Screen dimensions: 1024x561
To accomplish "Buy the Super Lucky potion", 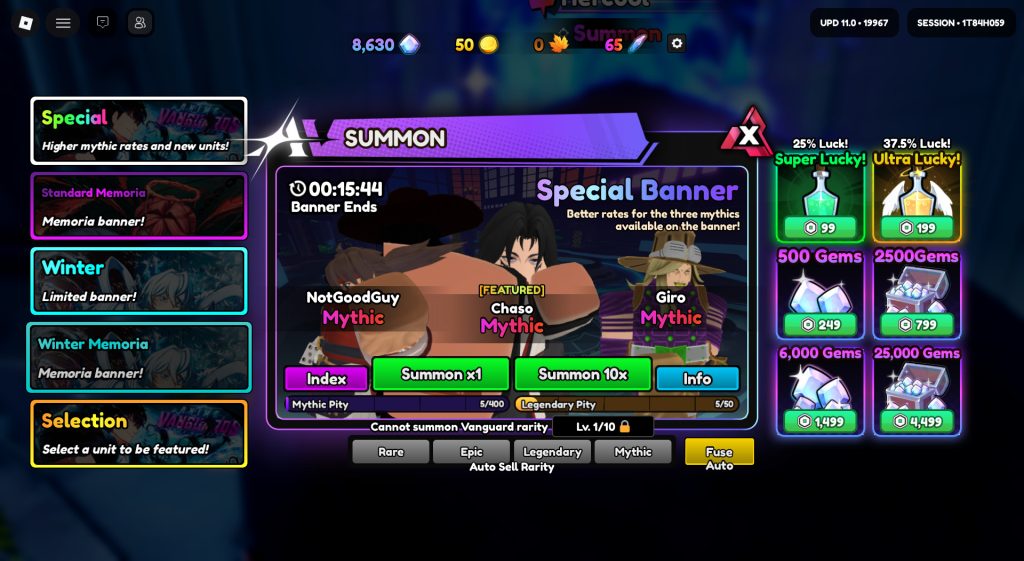I will pos(820,198).
